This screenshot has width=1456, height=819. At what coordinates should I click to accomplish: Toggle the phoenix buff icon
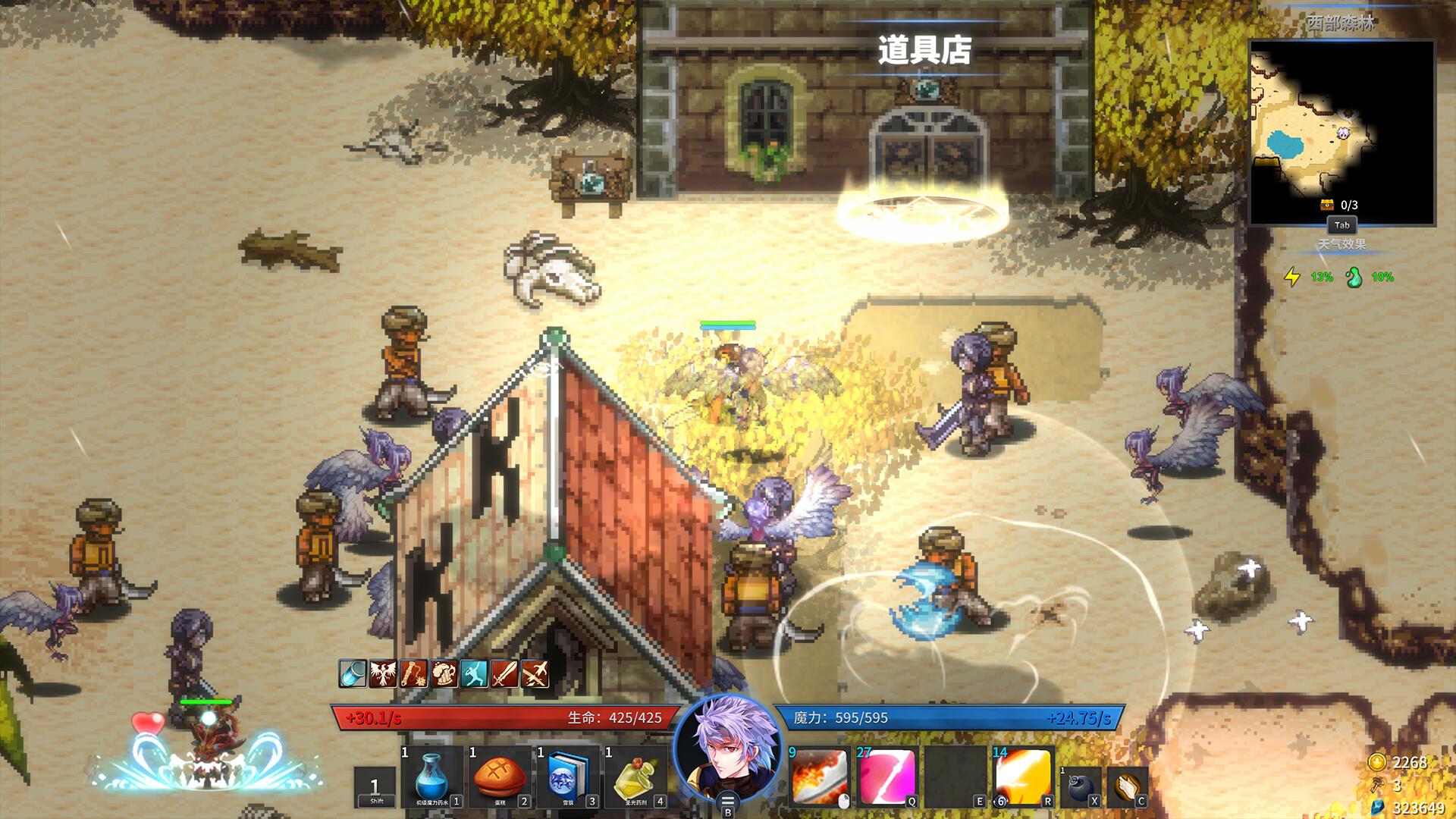(x=382, y=673)
